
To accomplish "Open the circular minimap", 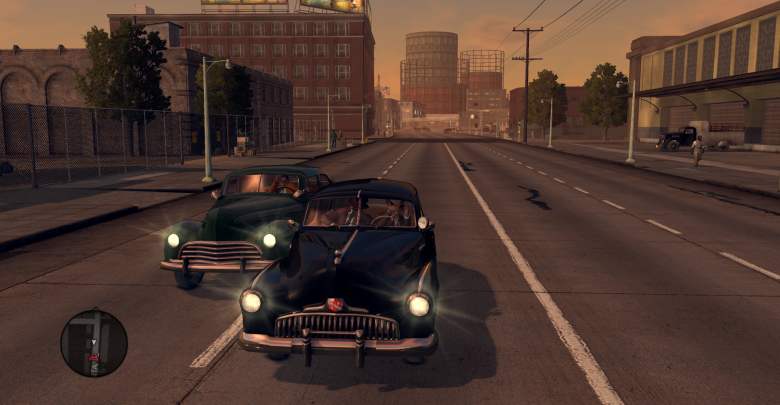I will pyautogui.click(x=94, y=343).
